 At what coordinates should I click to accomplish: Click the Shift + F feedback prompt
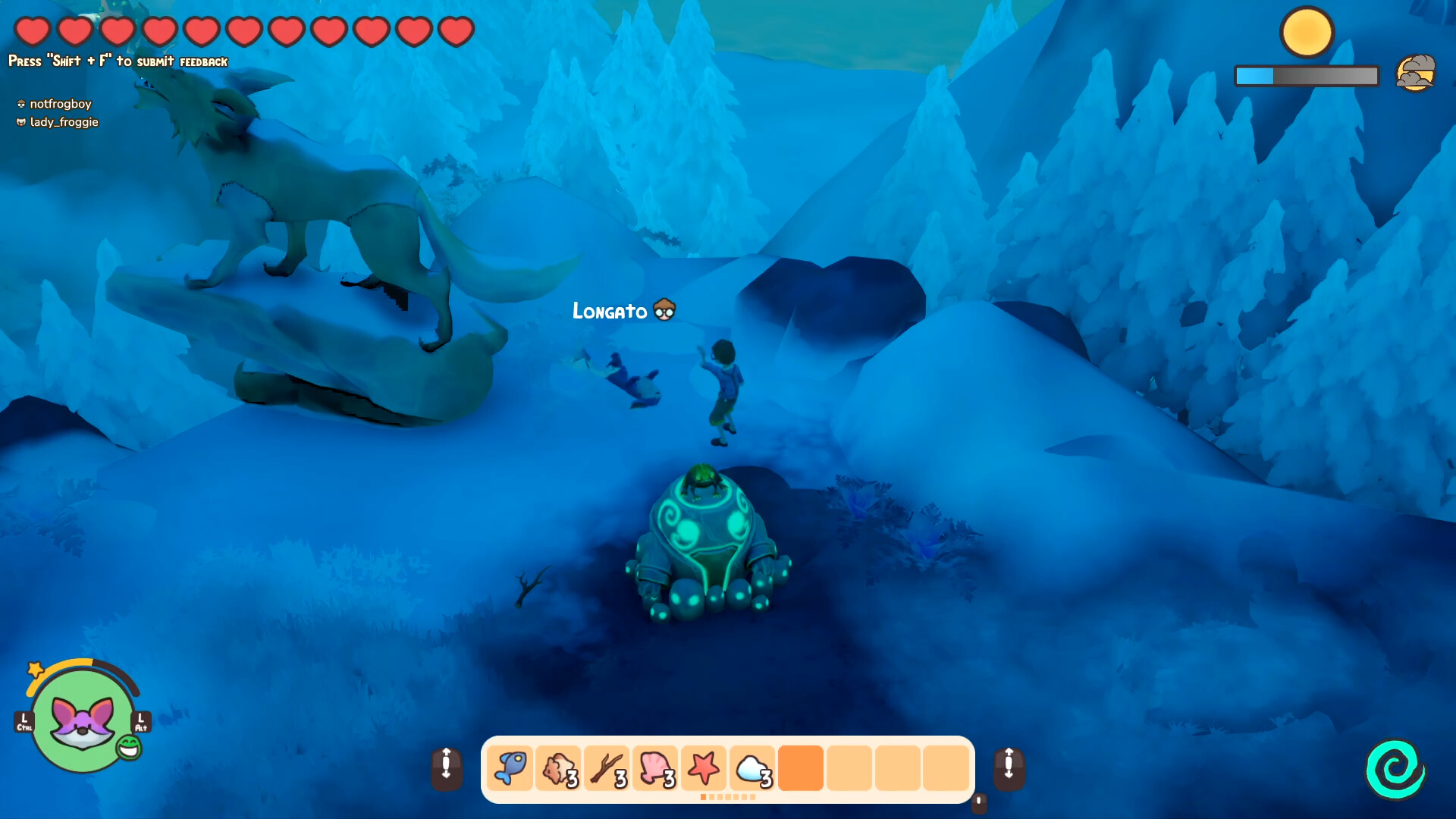pos(117,59)
